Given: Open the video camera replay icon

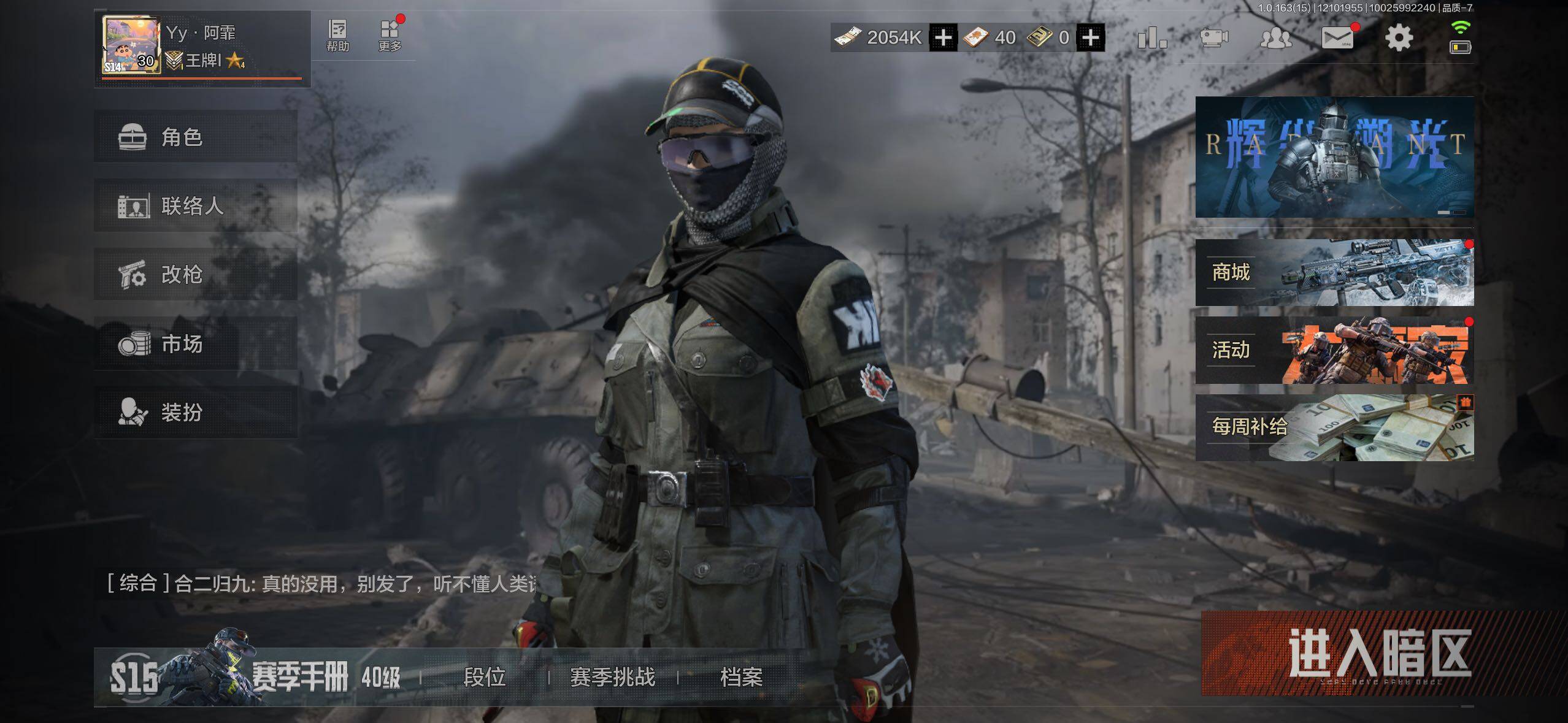Looking at the screenshot, I should [1213, 38].
